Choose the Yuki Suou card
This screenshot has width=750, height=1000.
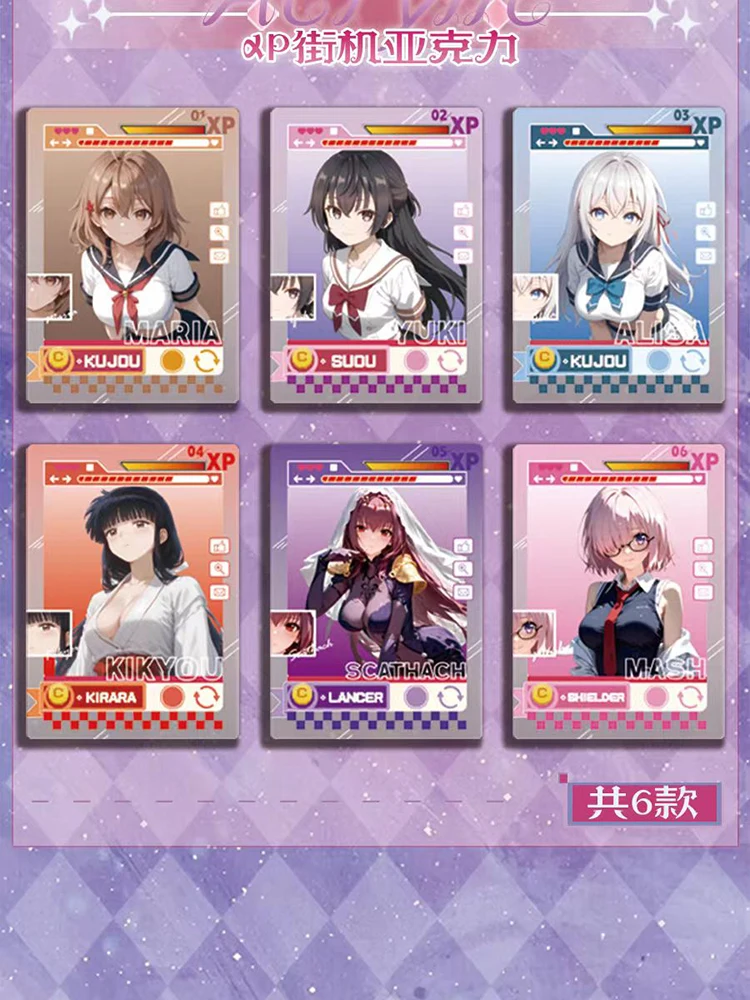376,255
